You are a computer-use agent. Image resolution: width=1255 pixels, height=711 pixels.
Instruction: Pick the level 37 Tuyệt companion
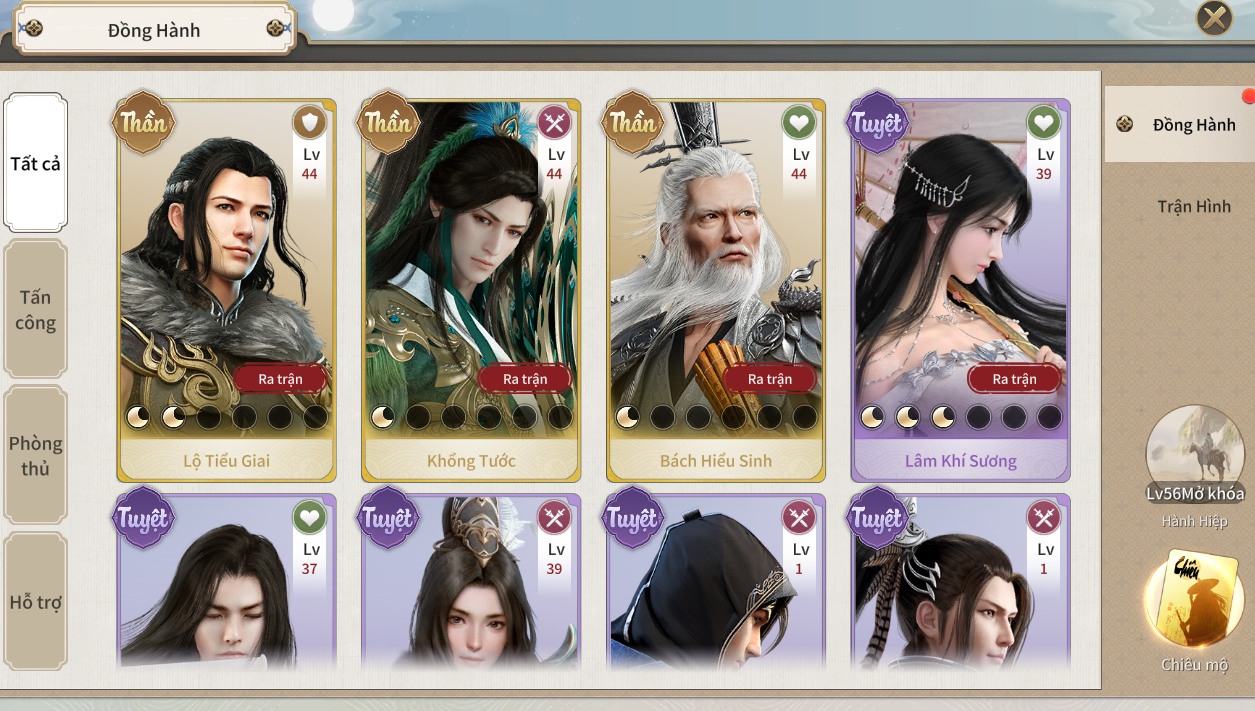(226, 590)
